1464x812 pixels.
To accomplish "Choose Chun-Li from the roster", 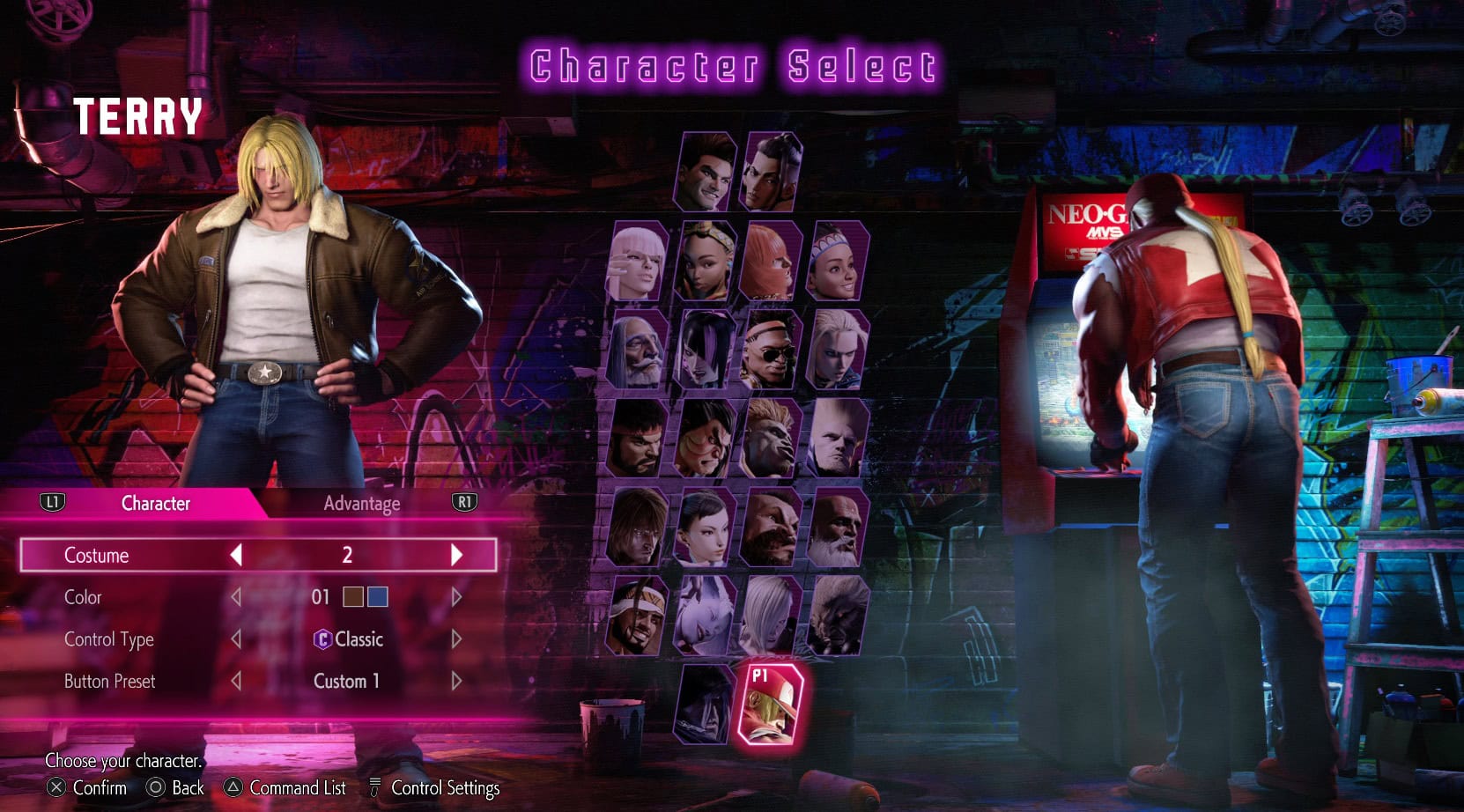I will pyautogui.click(x=704, y=528).
